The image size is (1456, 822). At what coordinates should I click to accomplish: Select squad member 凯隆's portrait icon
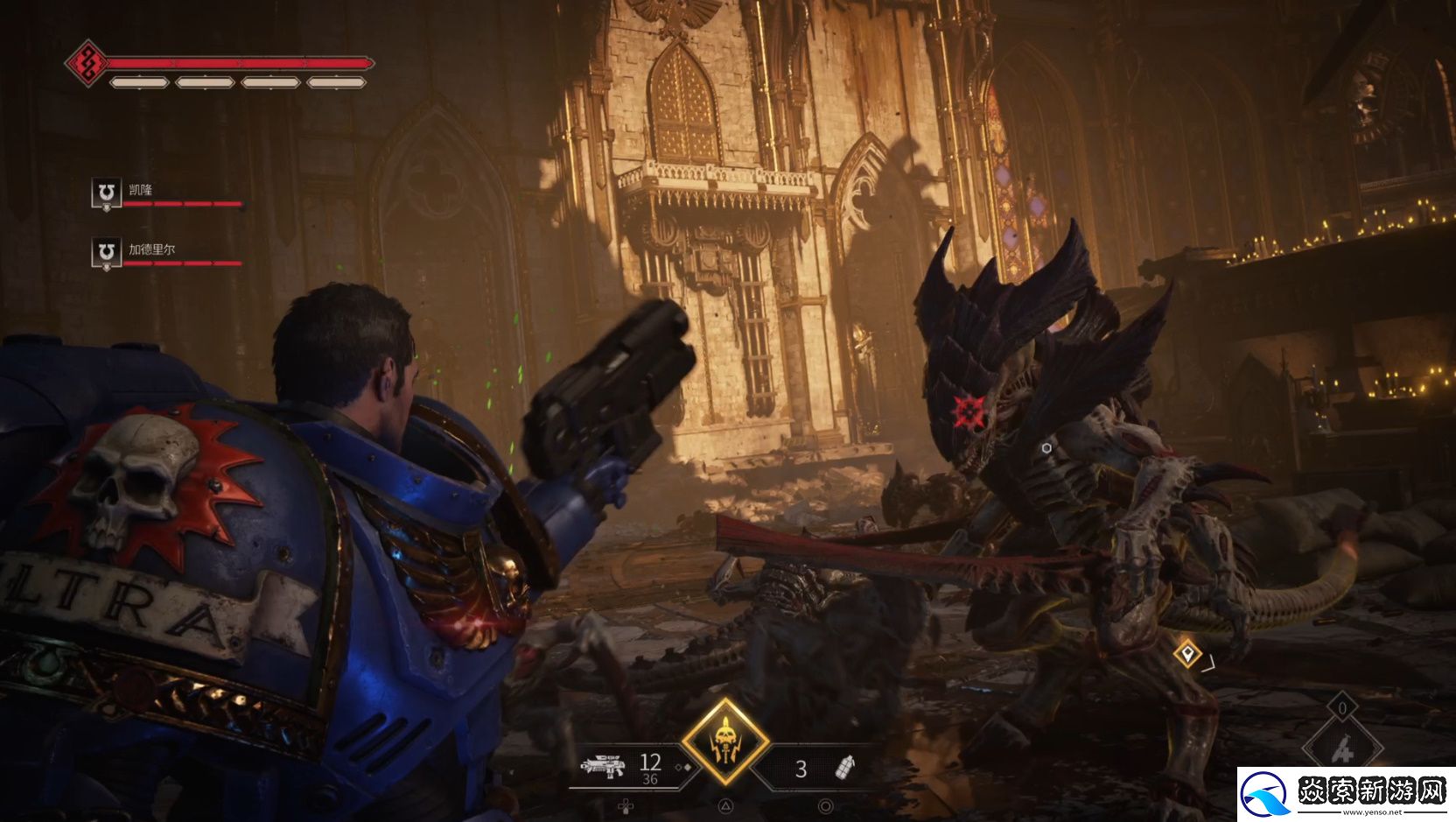click(106, 193)
